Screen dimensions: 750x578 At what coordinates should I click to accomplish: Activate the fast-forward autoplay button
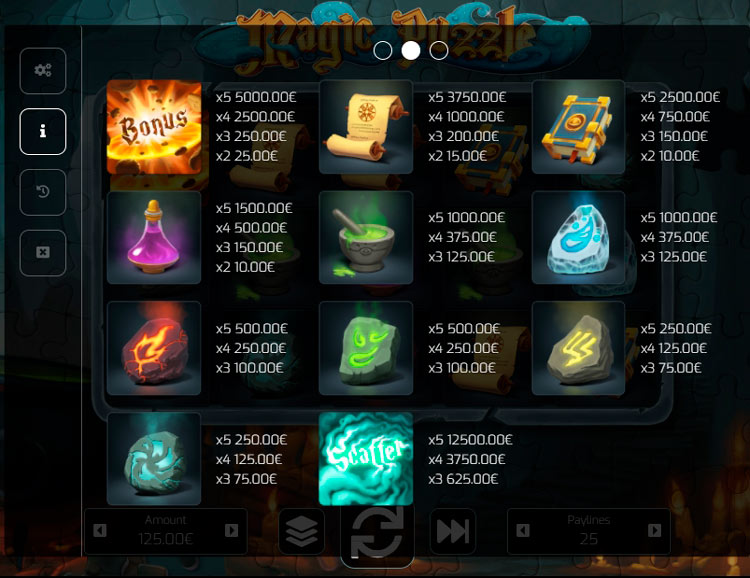point(452,532)
